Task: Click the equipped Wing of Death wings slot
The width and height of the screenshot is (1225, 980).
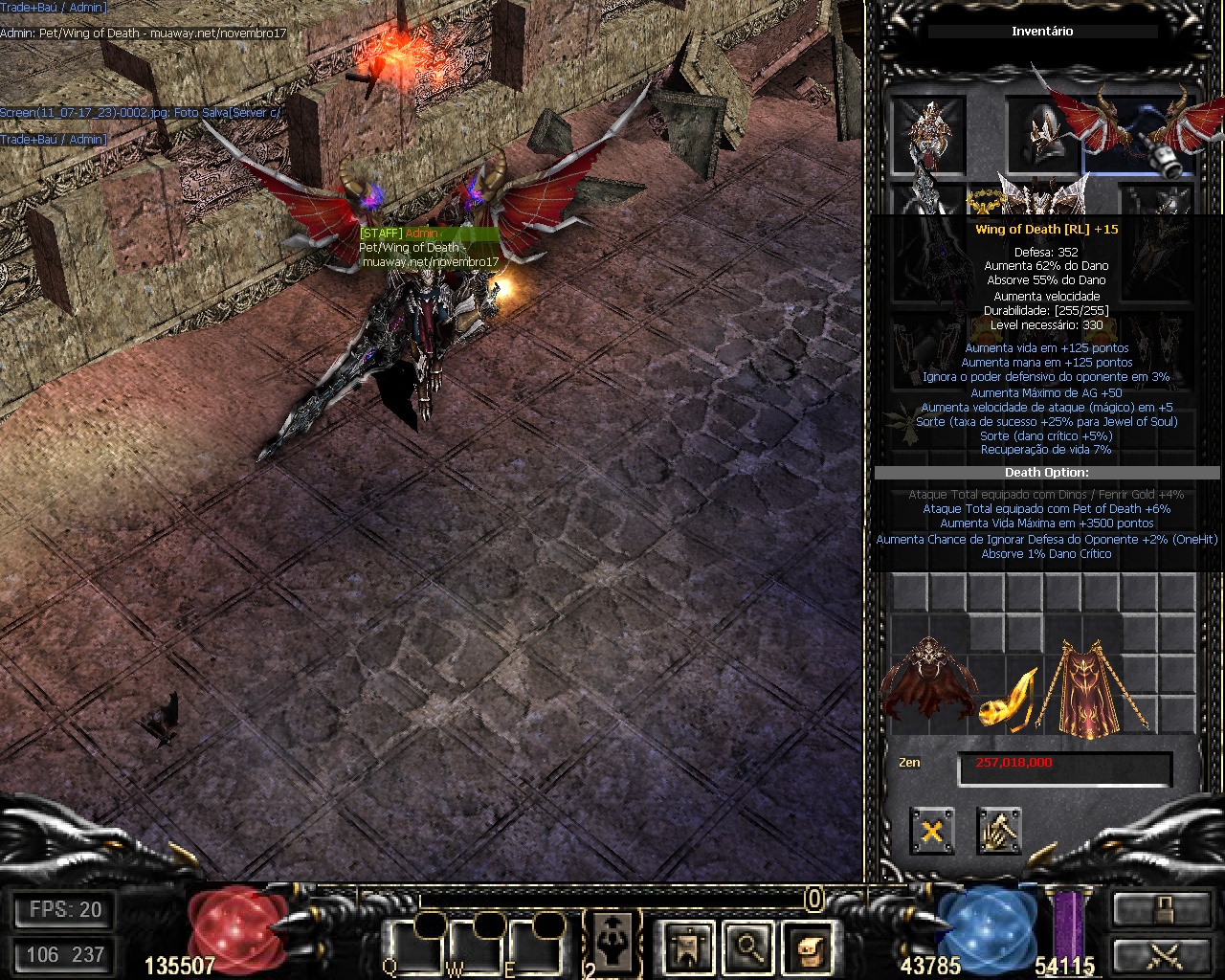Action: [1139, 134]
